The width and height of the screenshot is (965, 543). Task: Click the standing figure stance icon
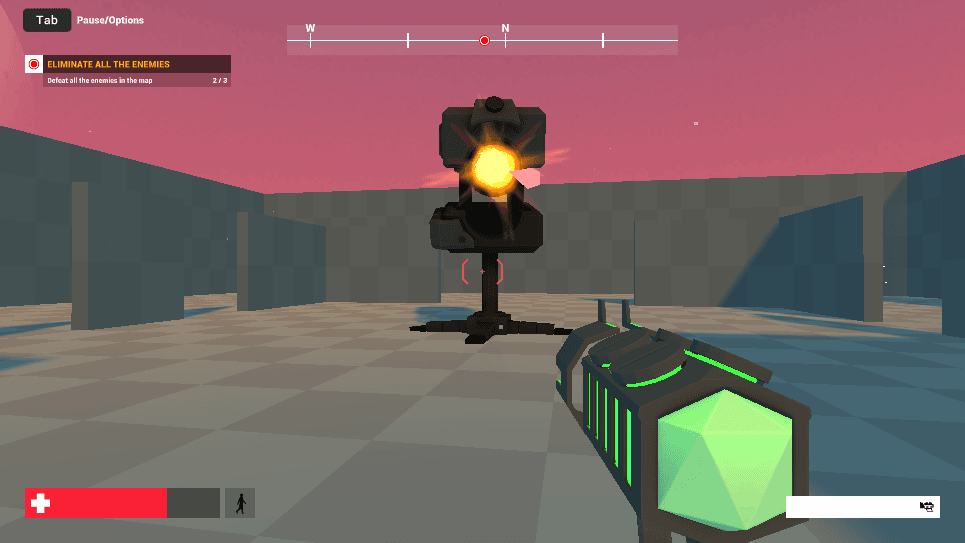pyautogui.click(x=240, y=503)
